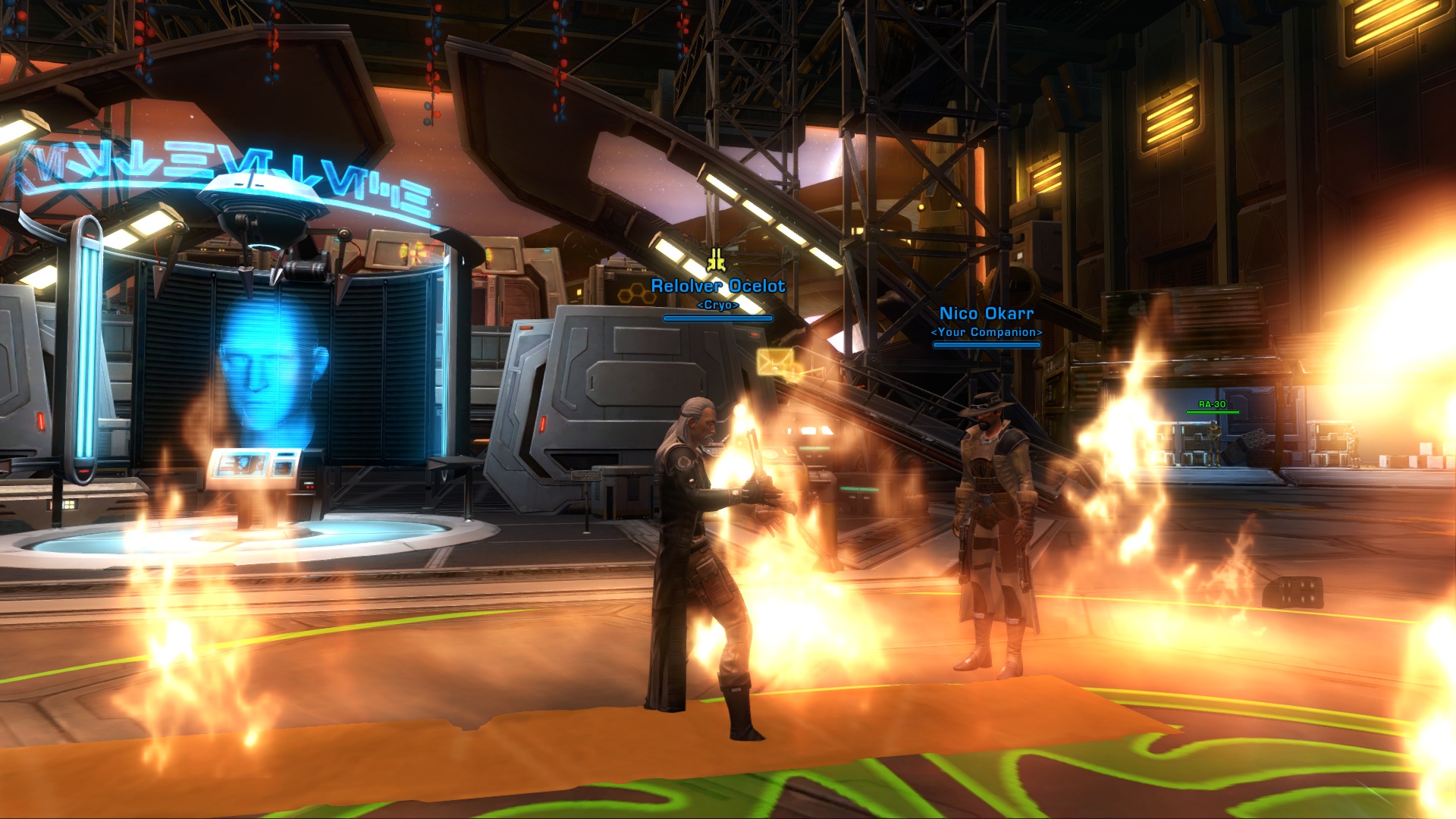Select the RA-30 droid nameplate
The image size is (1456, 819).
coord(1212,405)
